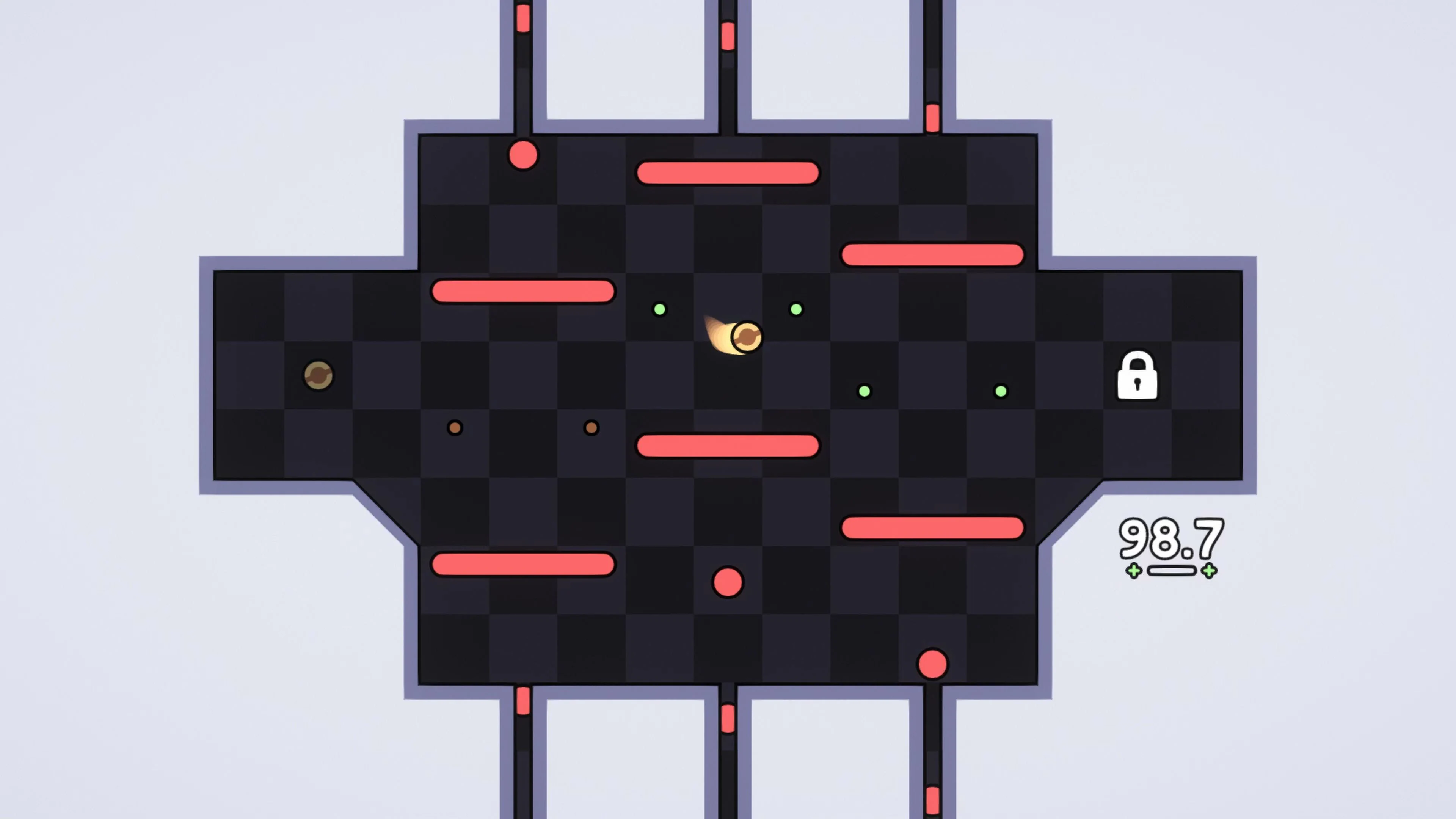This screenshot has height=819, width=1456.
Task: Collect the green dot right of the player
Action: pyautogui.click(x=796, y=309)
